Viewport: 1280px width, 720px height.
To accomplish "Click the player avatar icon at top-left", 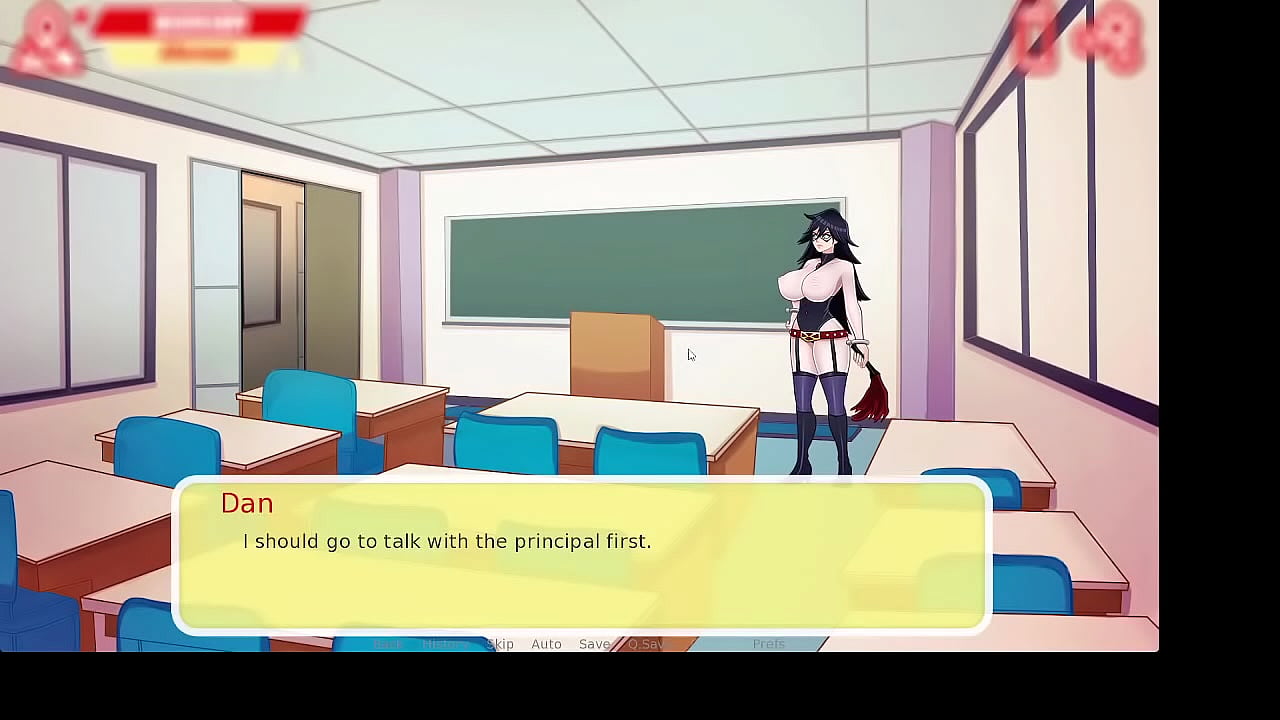I will (x=45, y=33).
